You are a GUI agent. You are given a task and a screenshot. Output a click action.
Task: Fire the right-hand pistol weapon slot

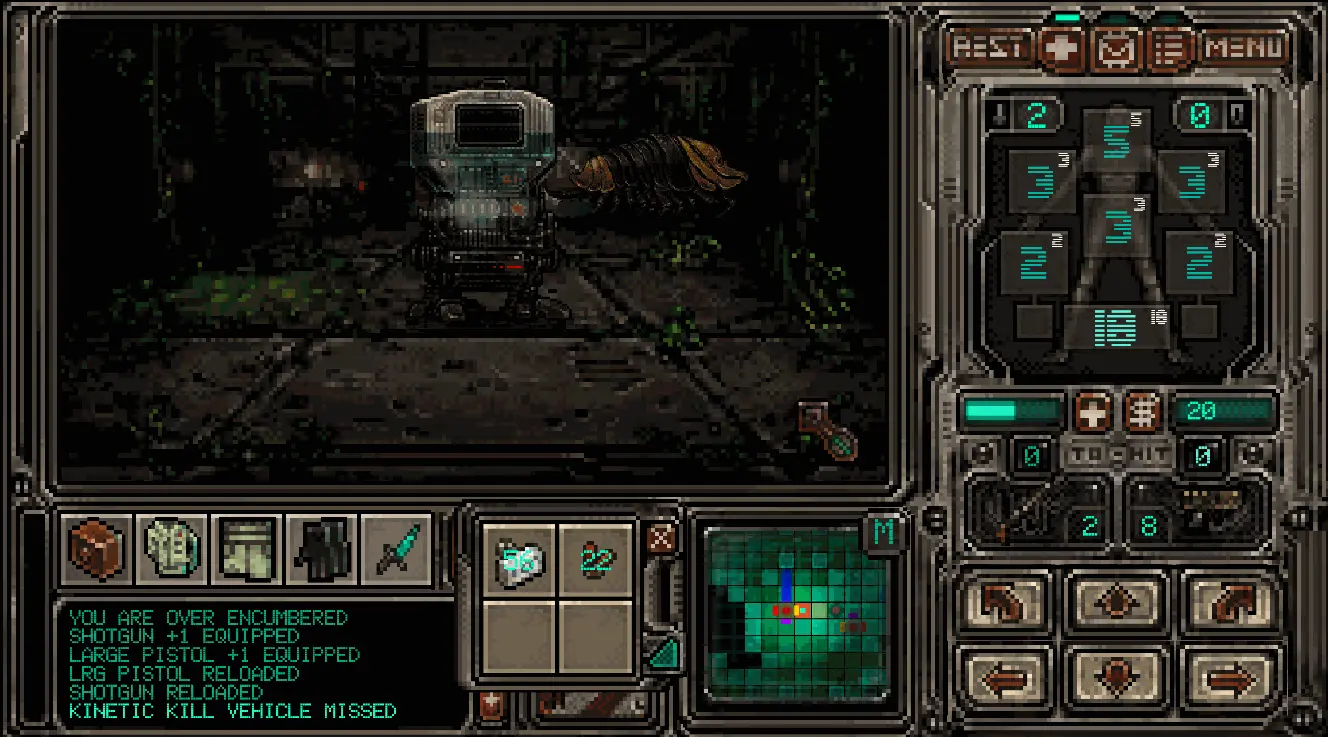[x=1200, y=511]
